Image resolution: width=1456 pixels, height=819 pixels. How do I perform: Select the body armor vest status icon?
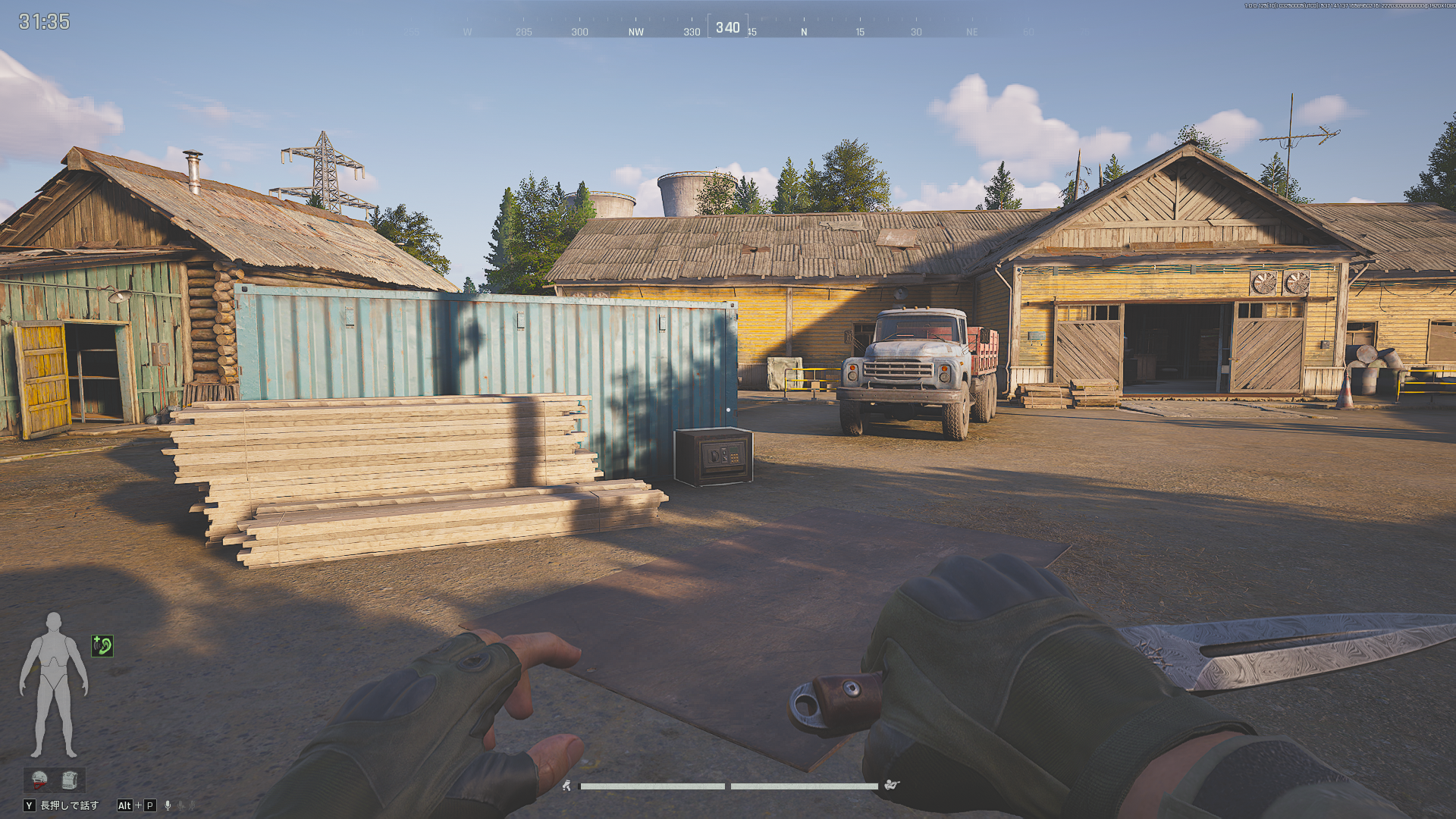tap(70, 779)
